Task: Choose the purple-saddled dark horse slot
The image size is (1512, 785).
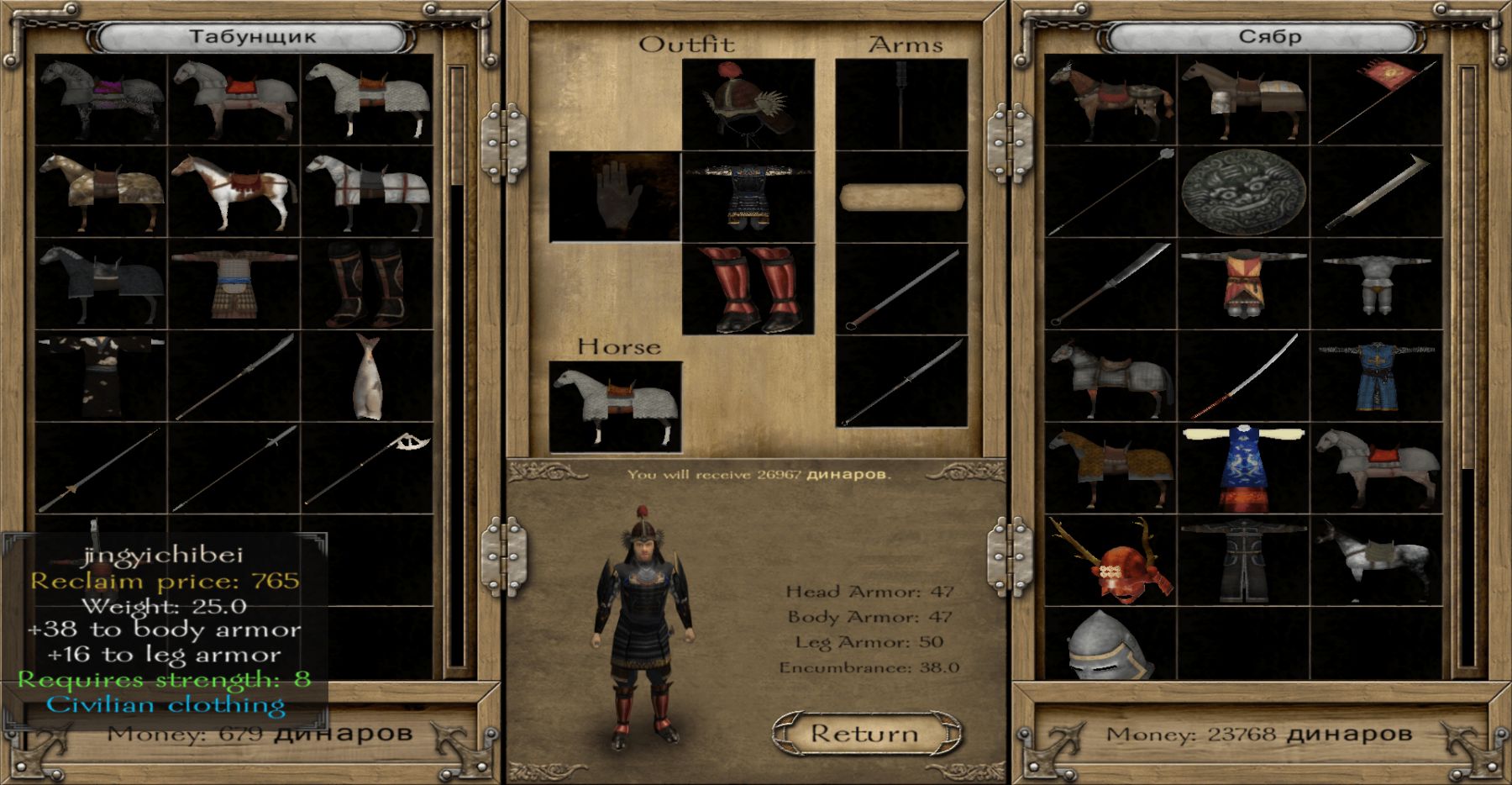Action: [x=102, y=101]
